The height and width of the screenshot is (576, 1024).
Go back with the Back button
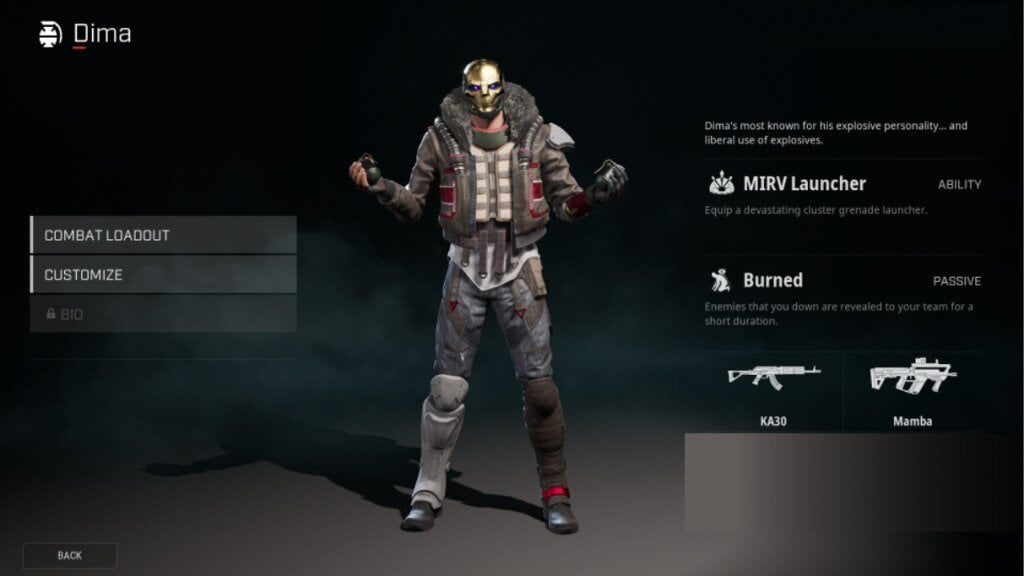point(70,555)
